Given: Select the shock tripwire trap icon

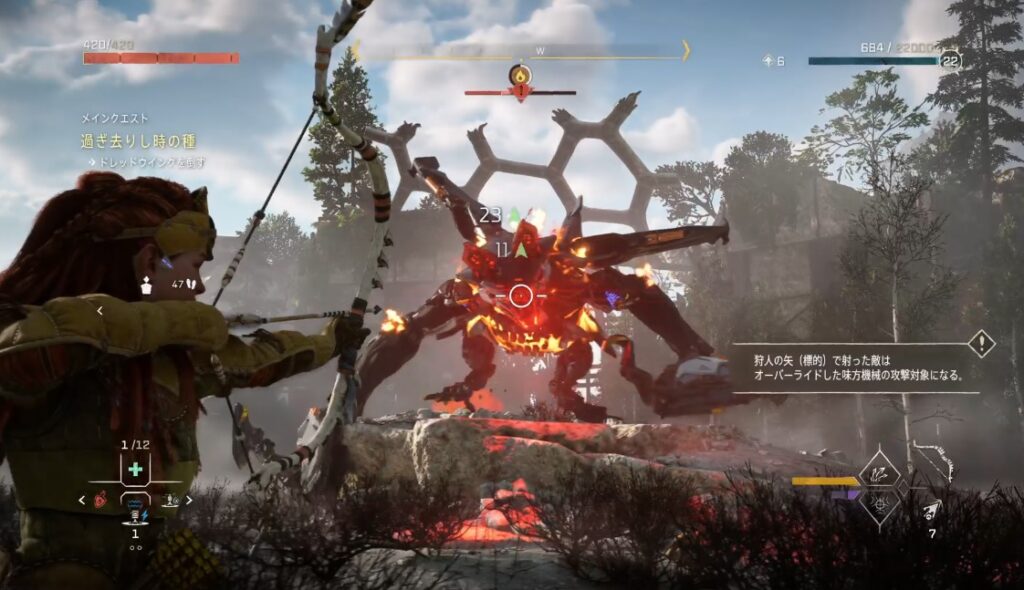Looking at the screenshot, I should coord(135,515).
